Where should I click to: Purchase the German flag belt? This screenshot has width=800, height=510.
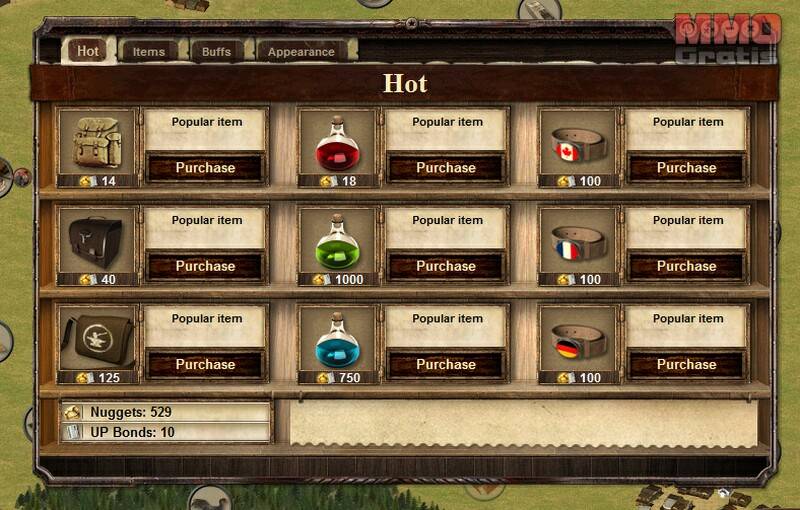(686, 364)
